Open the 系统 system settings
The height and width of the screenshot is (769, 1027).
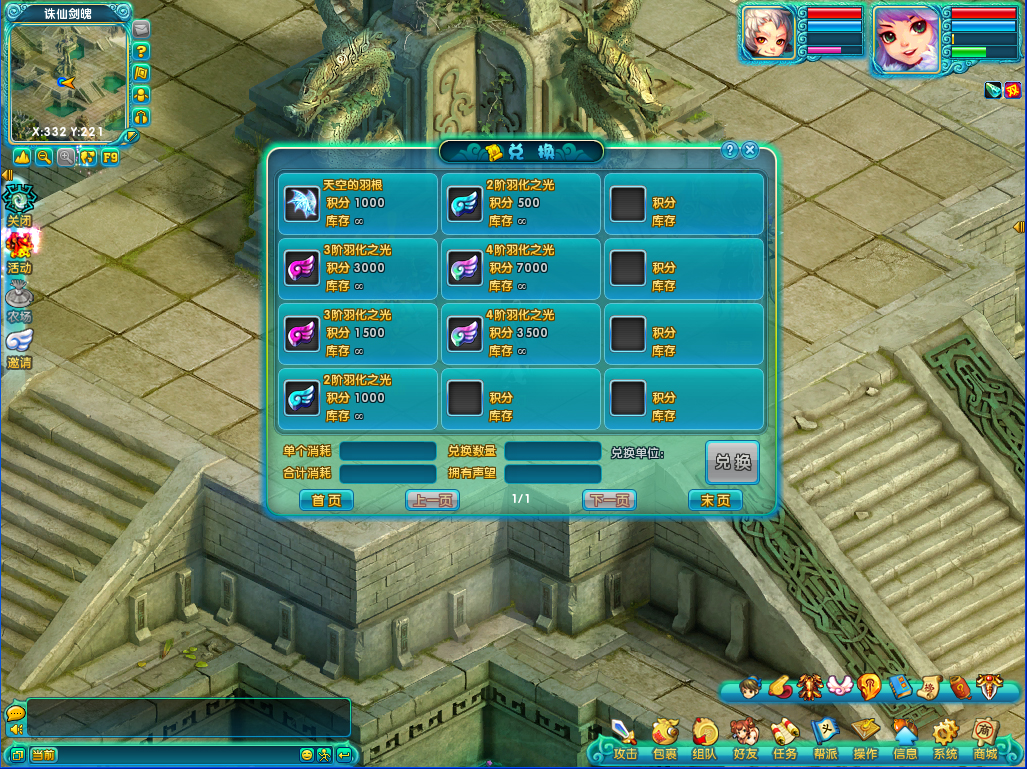(x=945, y=738)
